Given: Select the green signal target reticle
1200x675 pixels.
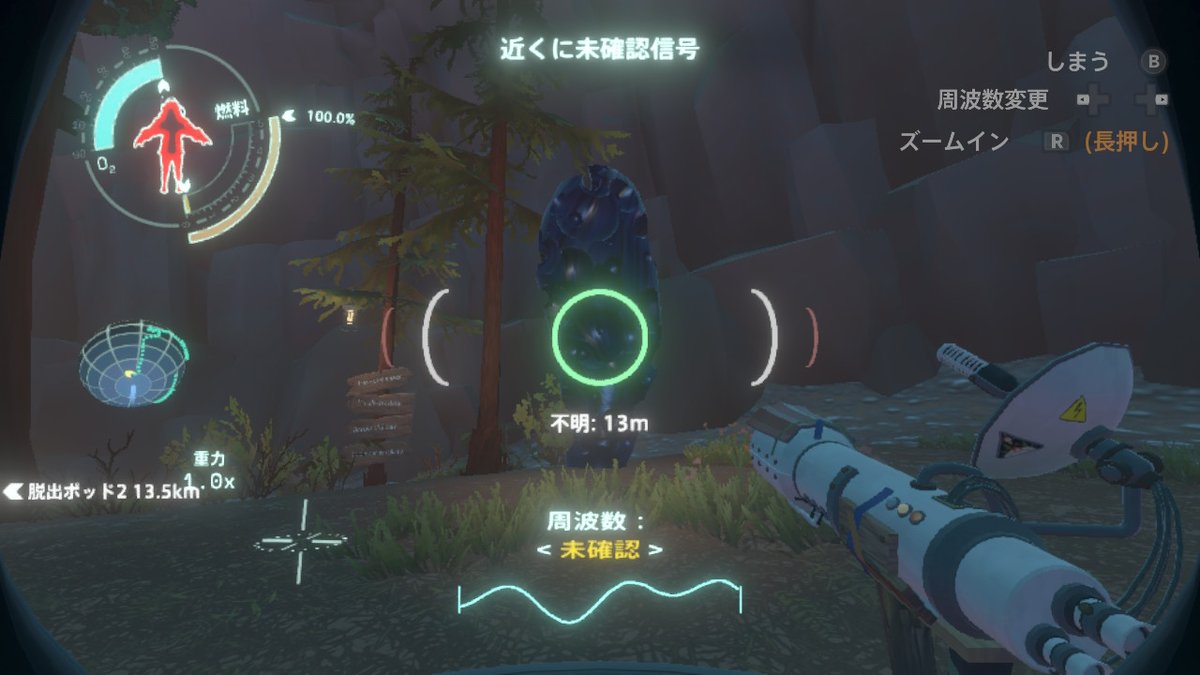Looking at the screenshot, I should (x=600, y=337).
